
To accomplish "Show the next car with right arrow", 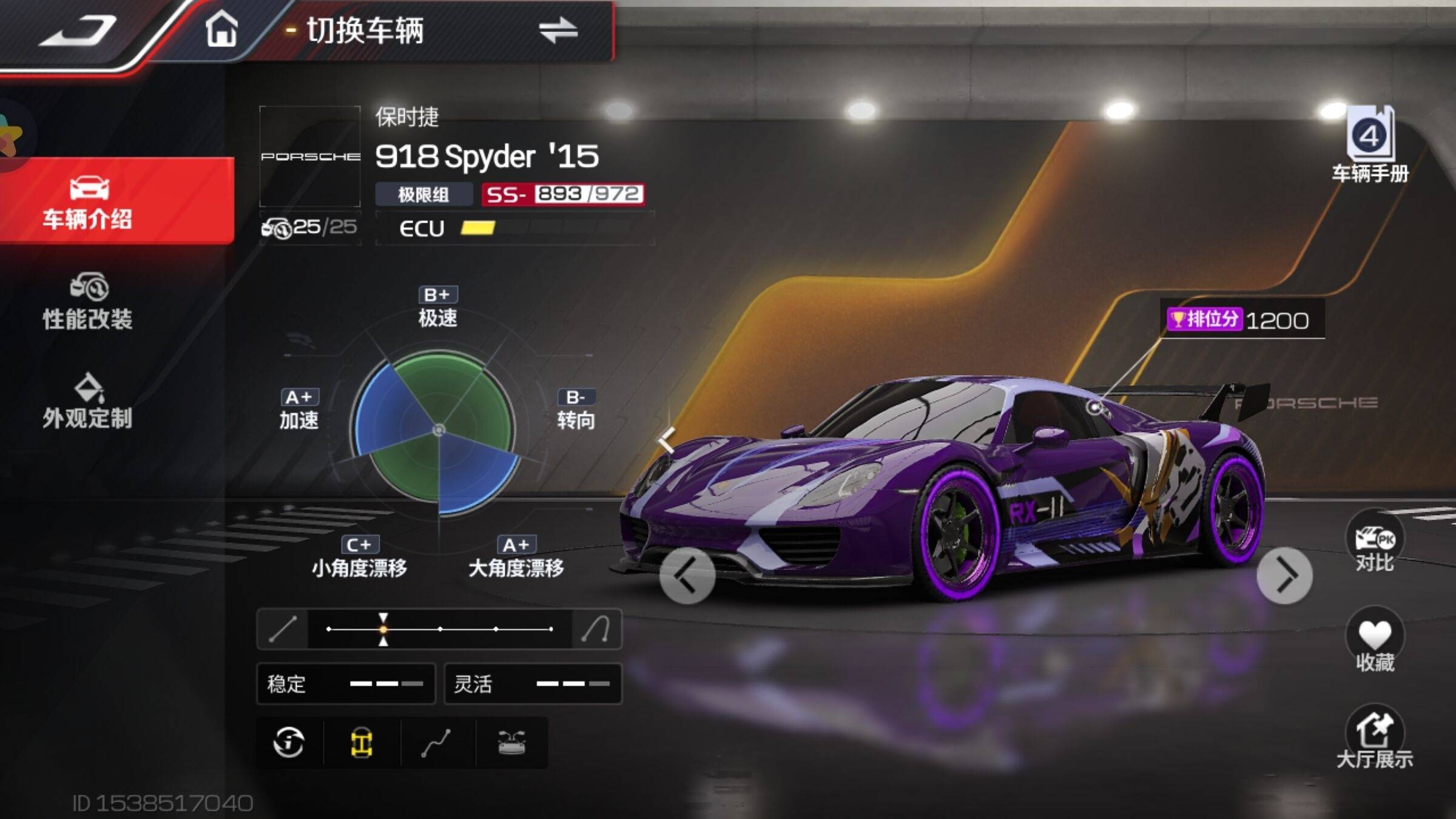I will click(x=1284, y=576).
